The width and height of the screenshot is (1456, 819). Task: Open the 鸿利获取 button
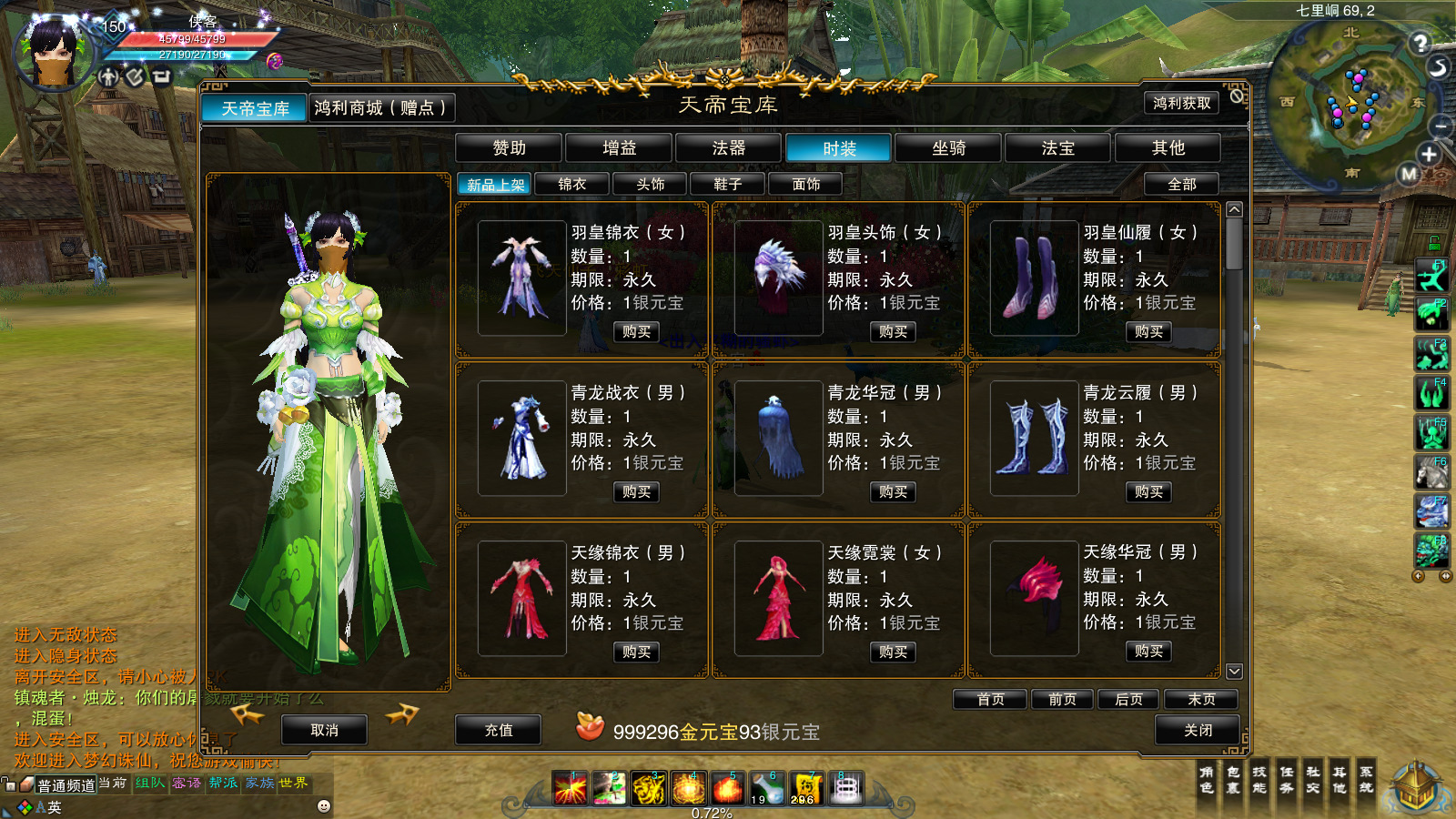pyautogui.click(x=1181, y=104)
